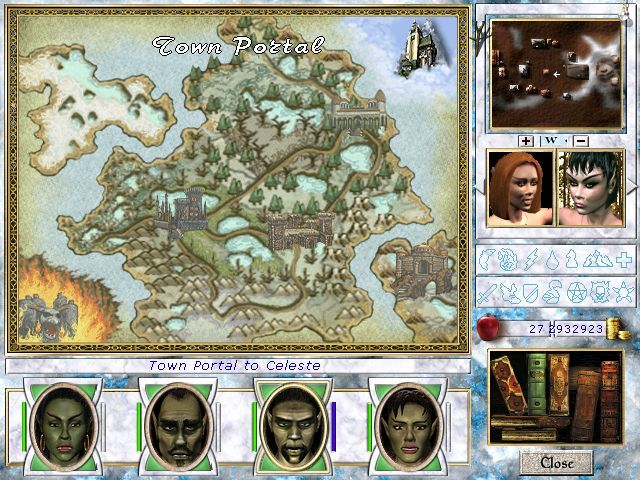This screenshot has width=640, height=480.
Task: Zoom out the minimap with minus button
Action: click(x=581, y=141)
